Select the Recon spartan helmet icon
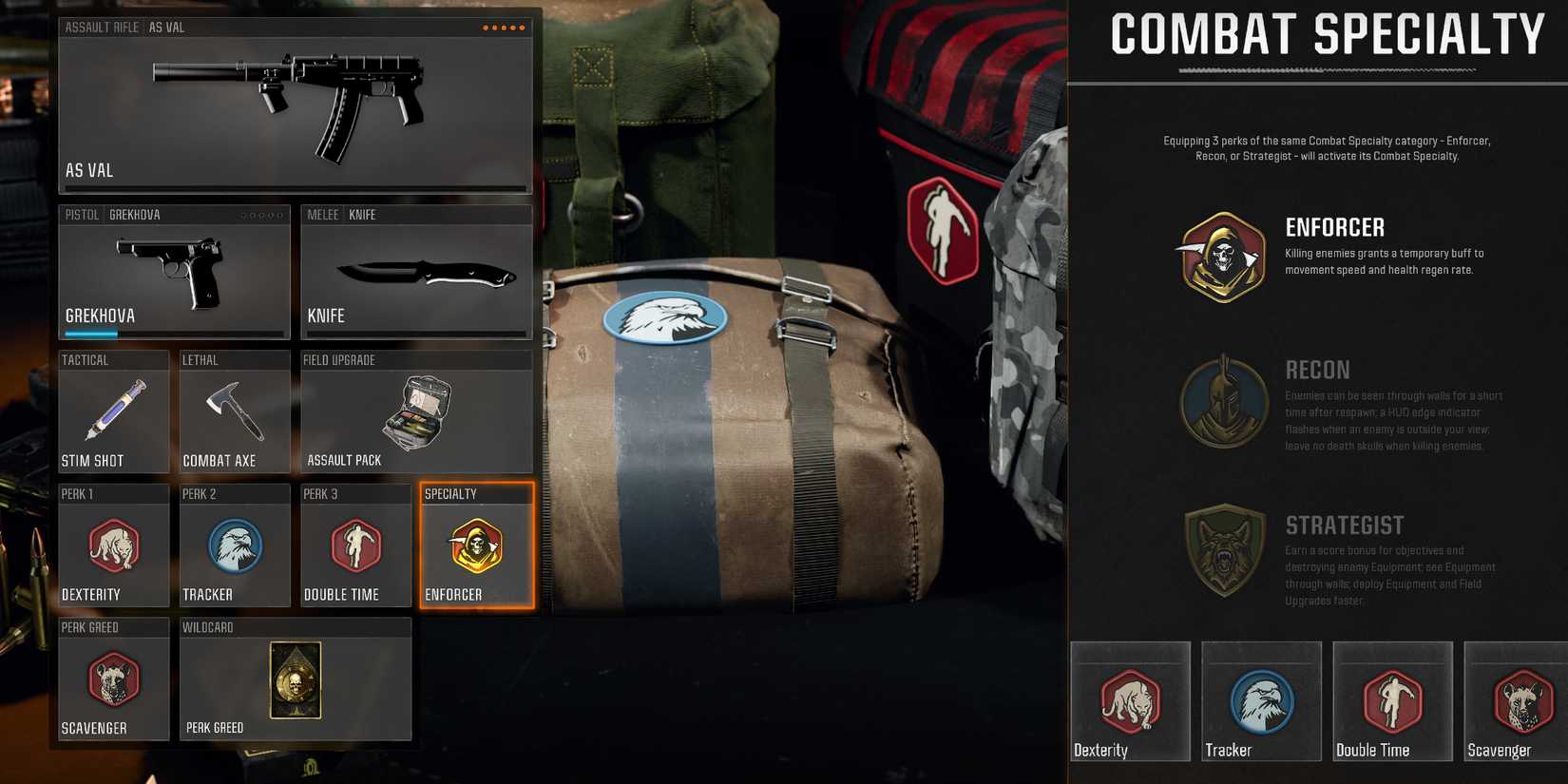 tap(1222, 401)
